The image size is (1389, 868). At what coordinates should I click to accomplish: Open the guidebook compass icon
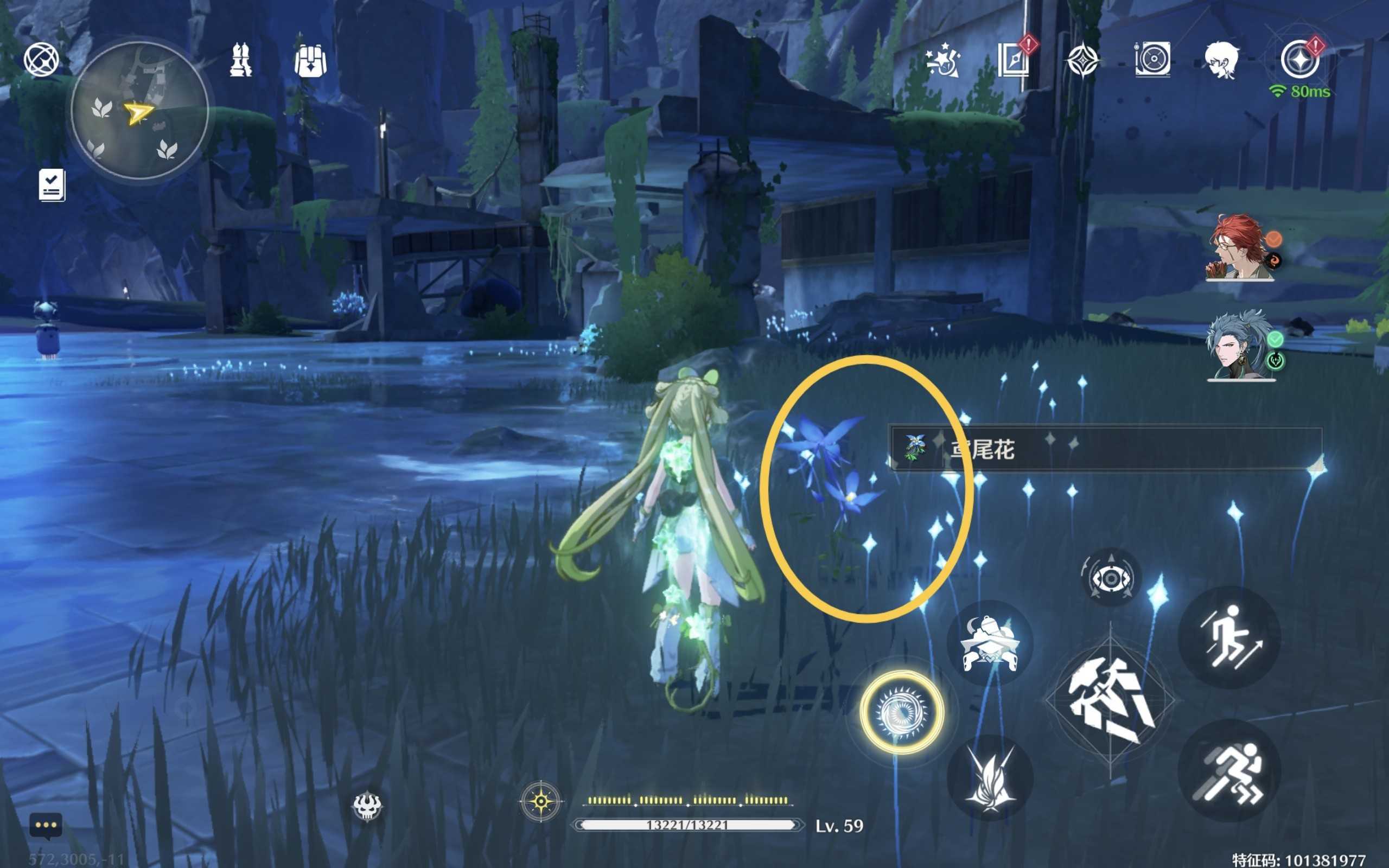tap(1014, 60)
